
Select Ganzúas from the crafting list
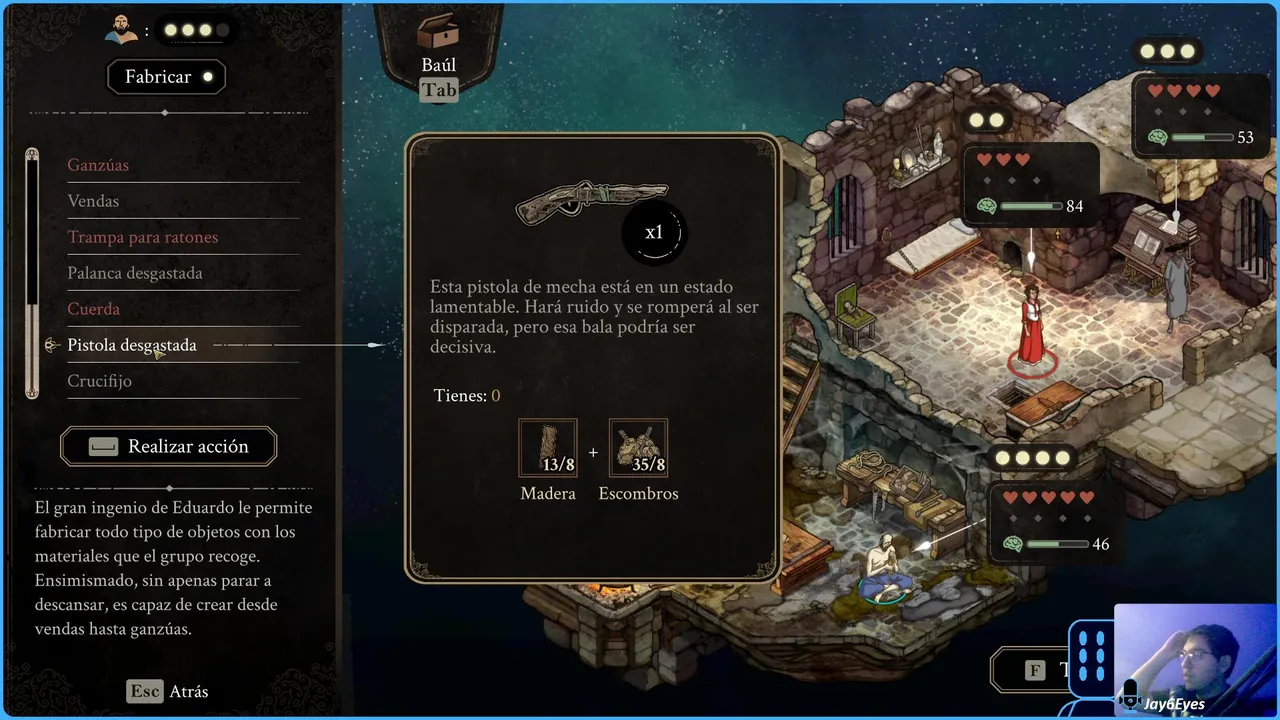(x=98, y=165)
